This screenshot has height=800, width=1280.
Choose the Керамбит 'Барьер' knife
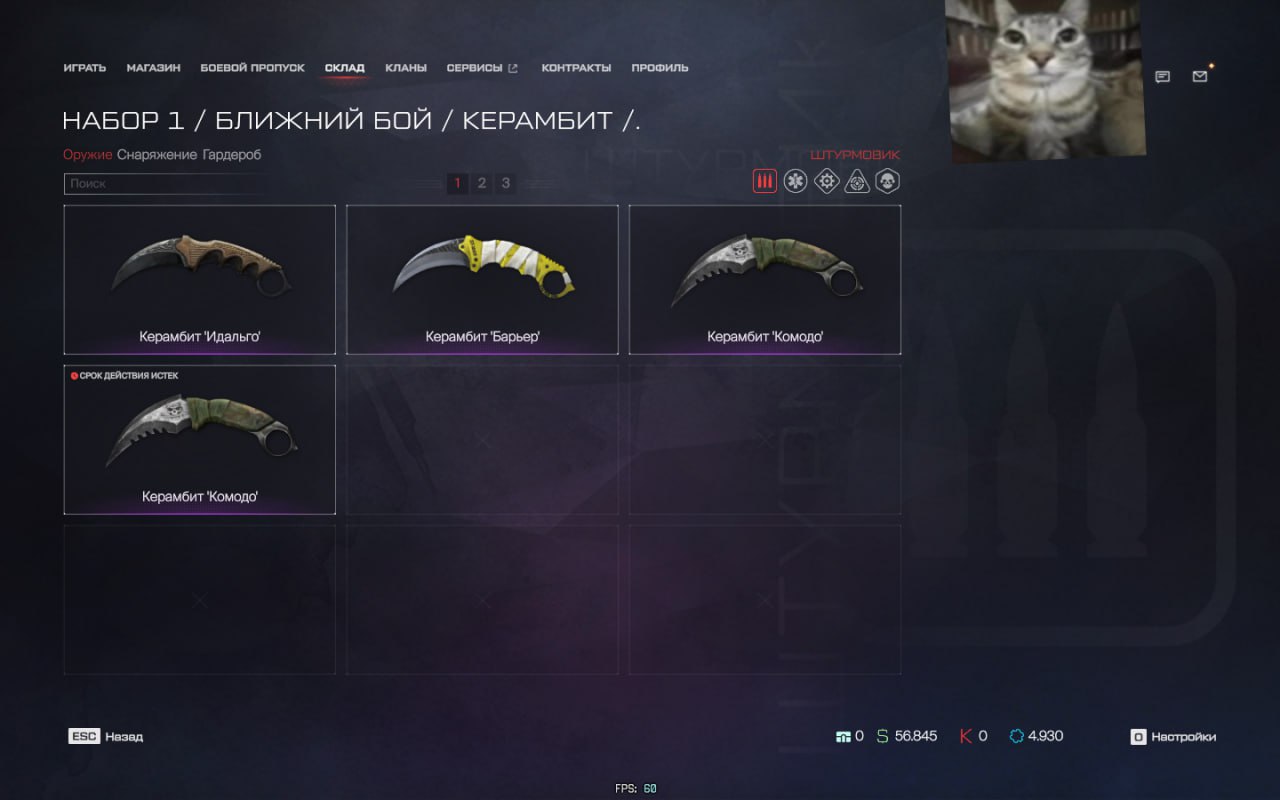[482, 279]
